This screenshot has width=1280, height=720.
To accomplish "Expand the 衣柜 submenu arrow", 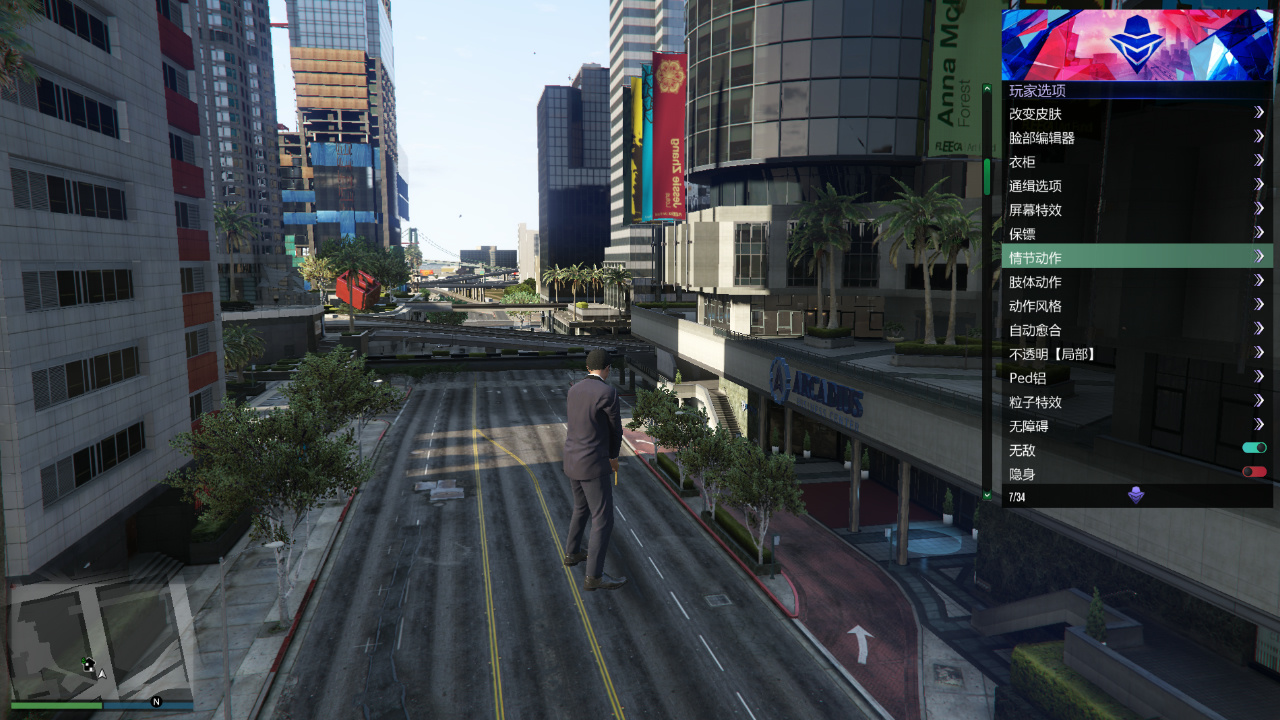I will (1259, 161).
